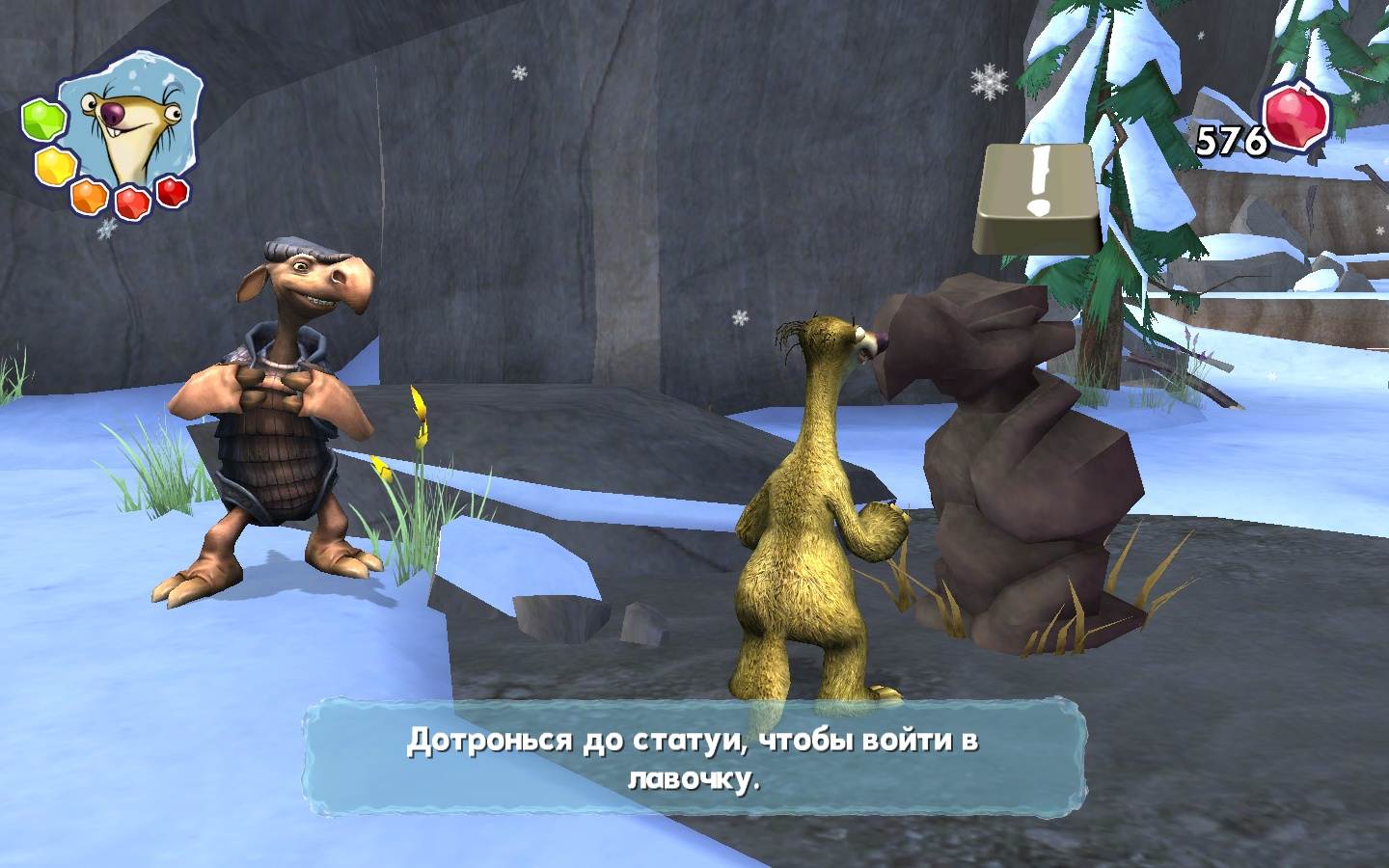Image resolution: width=1389 pixels, height=868 pixels.
Task: Select the red fruit collectible icon
Action: coord(1297,120)
